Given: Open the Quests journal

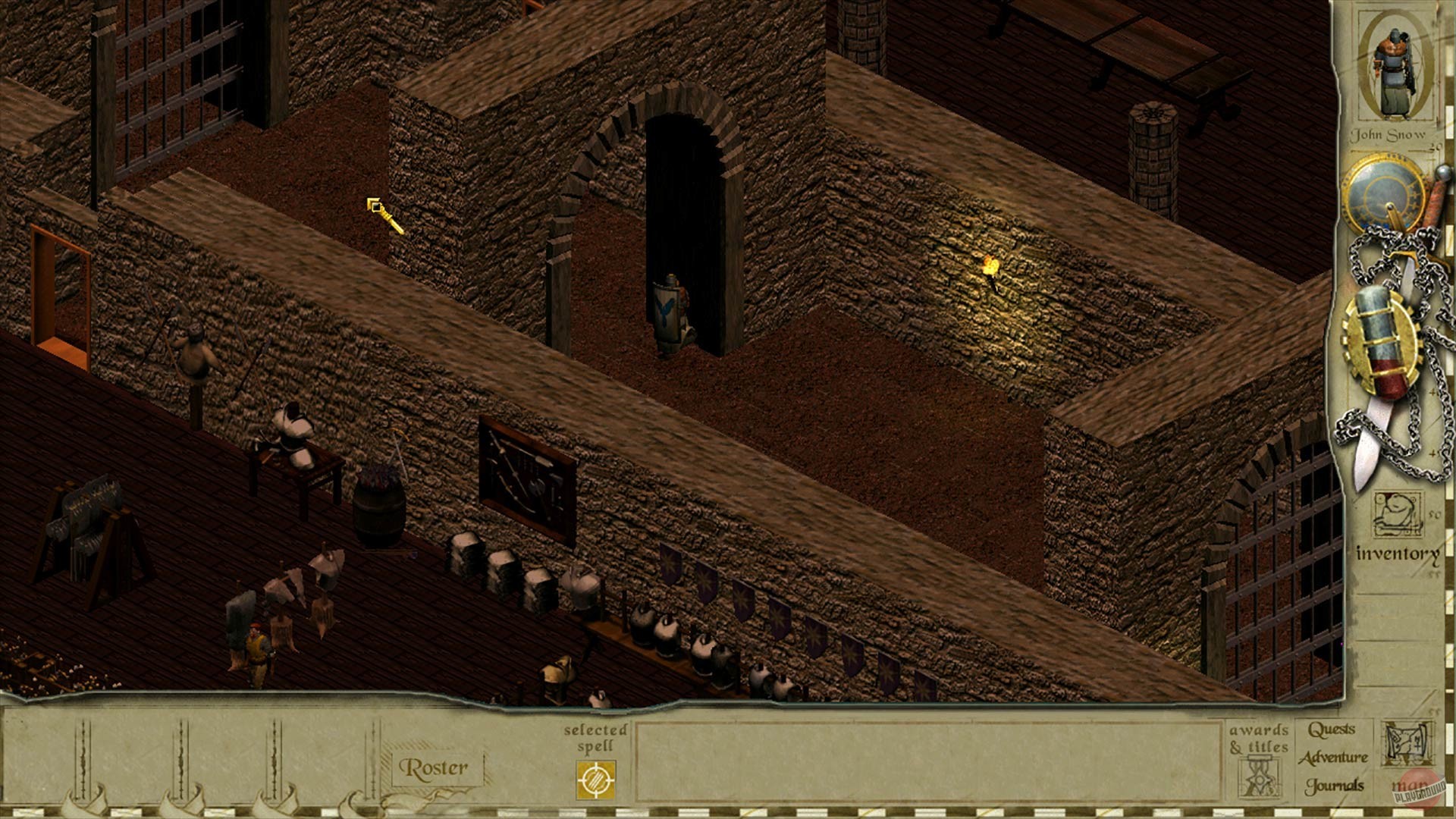Looking at the screenshot, I should 1332,730.
